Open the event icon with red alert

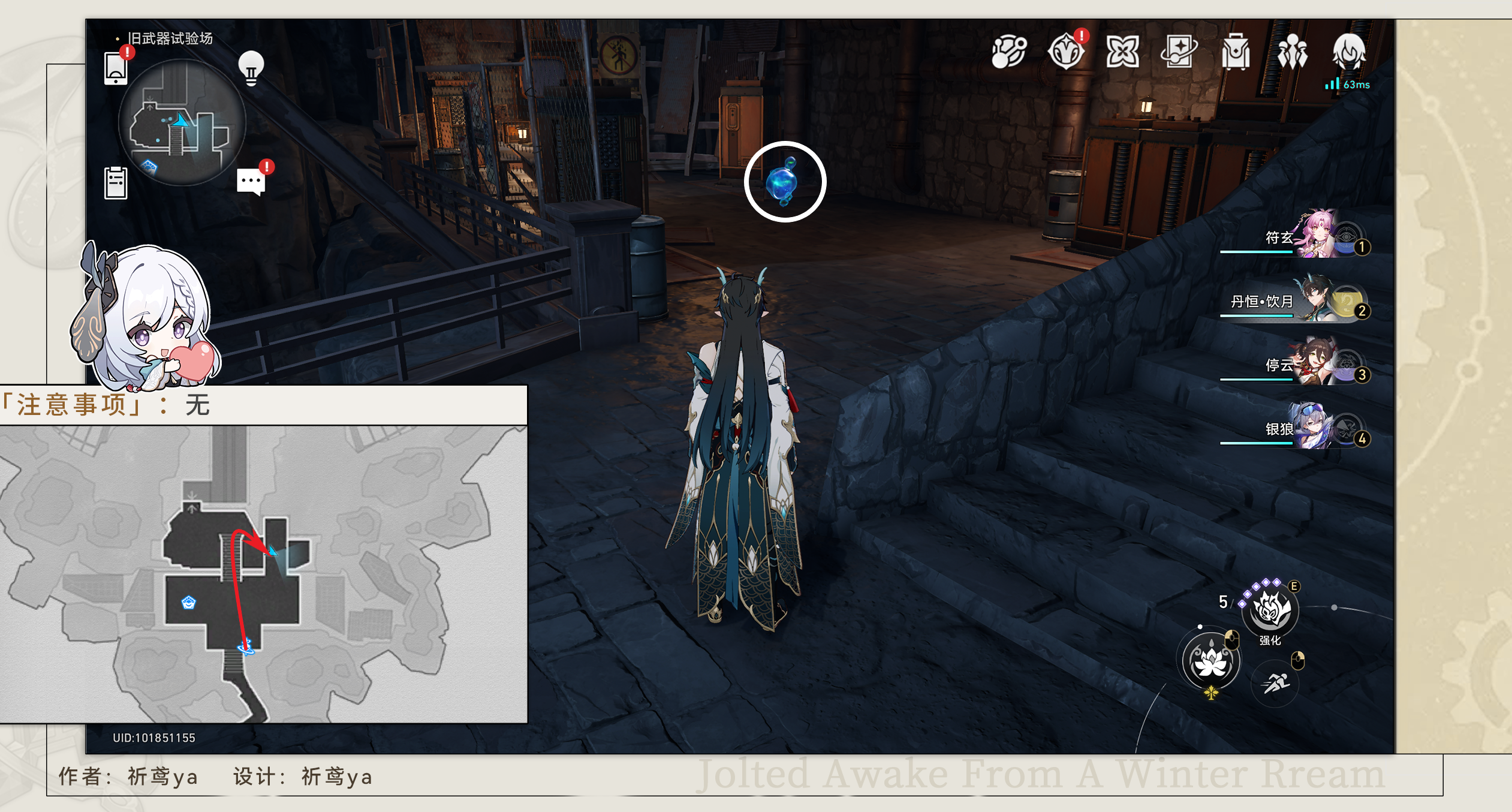click(1066, 52)
